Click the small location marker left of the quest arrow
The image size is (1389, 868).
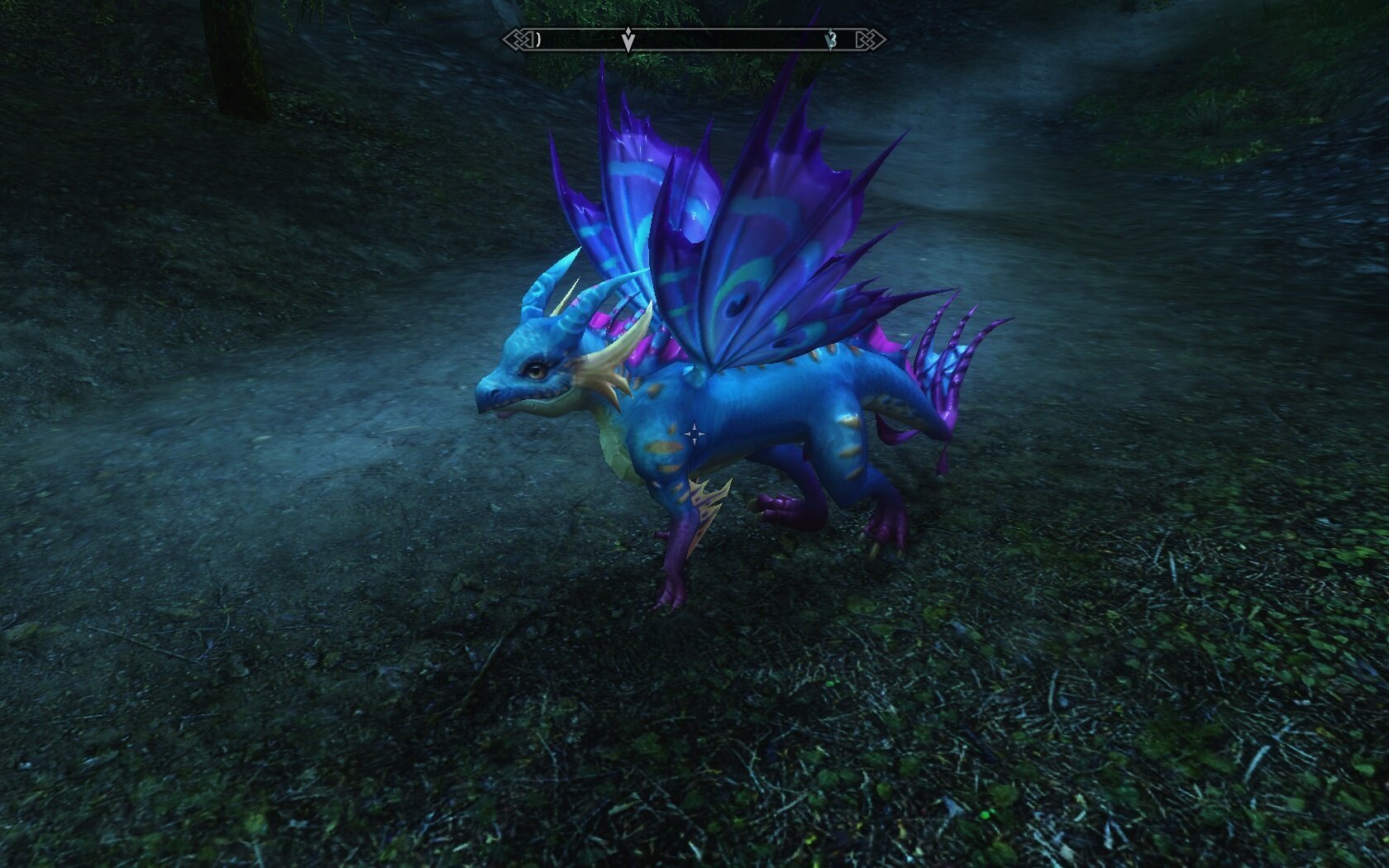coord(539,39)
